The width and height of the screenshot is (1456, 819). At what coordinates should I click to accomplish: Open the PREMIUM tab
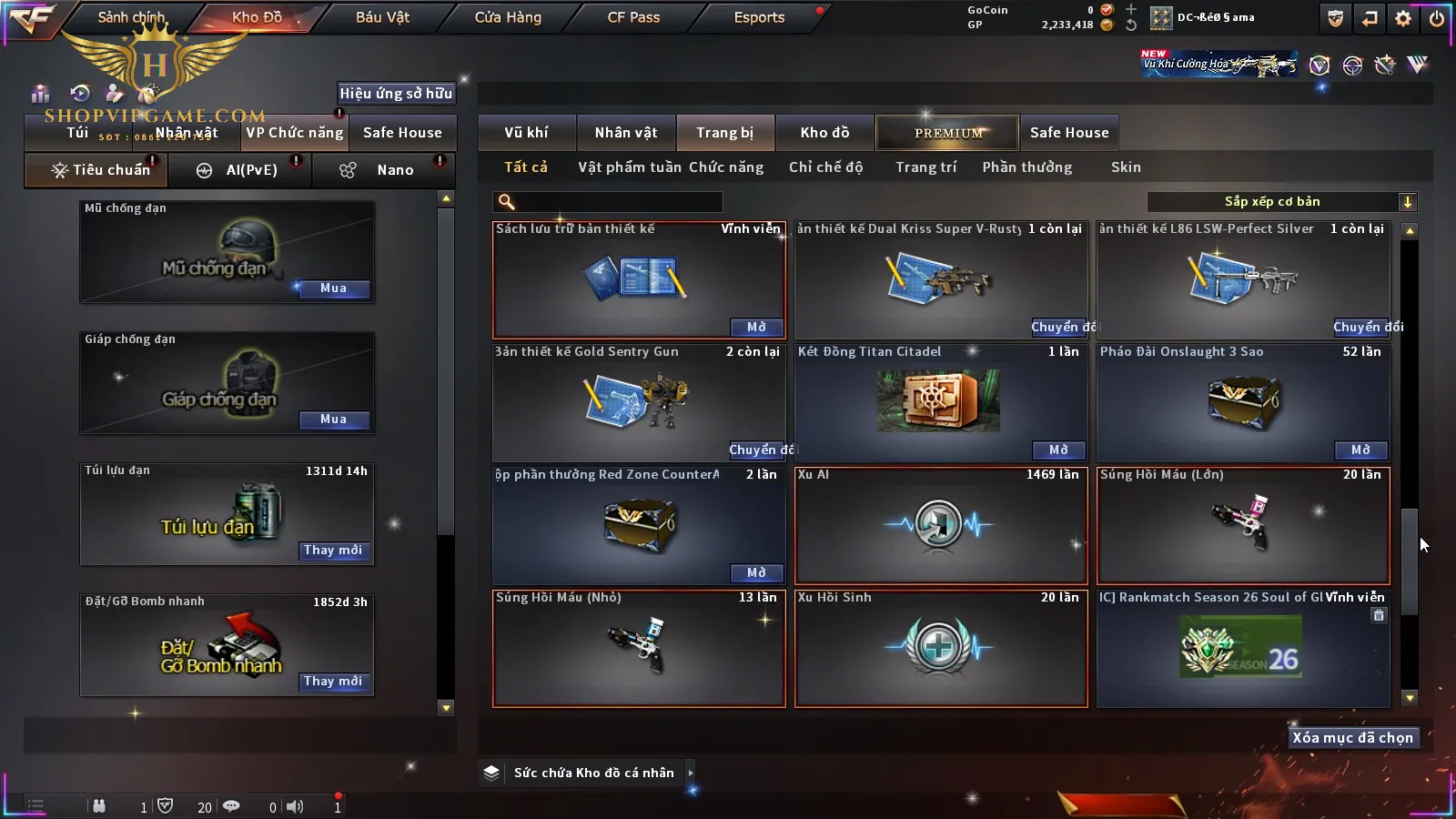pos(948,133)
